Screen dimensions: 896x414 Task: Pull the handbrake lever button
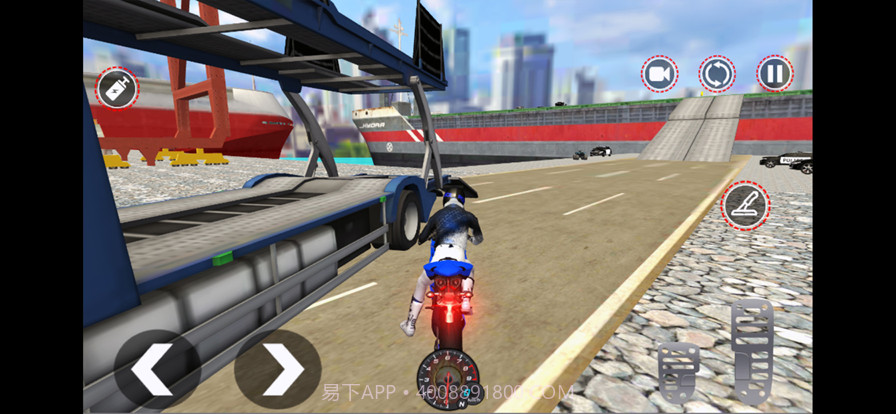coord(745,205)
